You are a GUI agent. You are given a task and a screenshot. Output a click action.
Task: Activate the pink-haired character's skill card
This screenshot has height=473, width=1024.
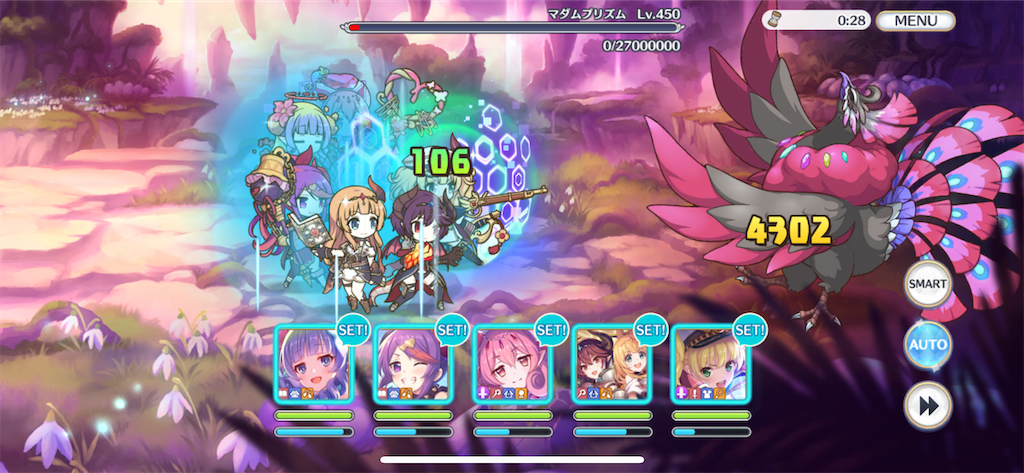tap(512, 364)
